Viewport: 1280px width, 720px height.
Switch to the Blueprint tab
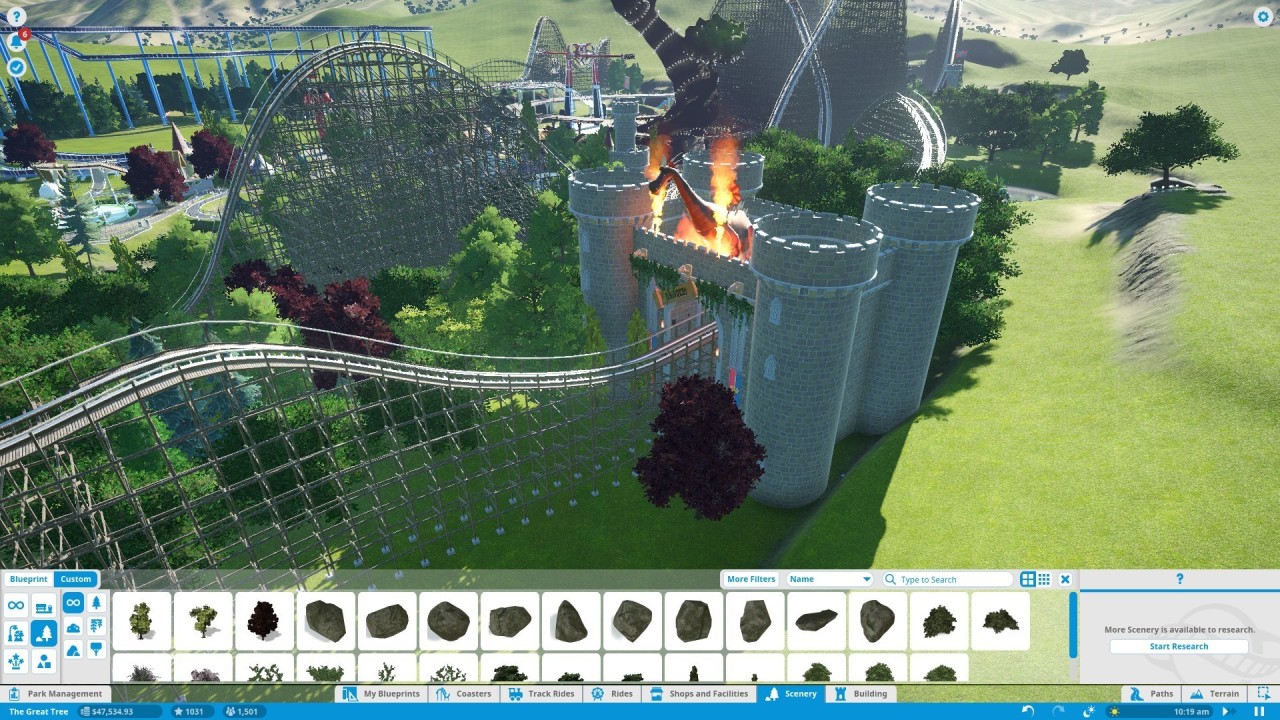tap(29, 579)
